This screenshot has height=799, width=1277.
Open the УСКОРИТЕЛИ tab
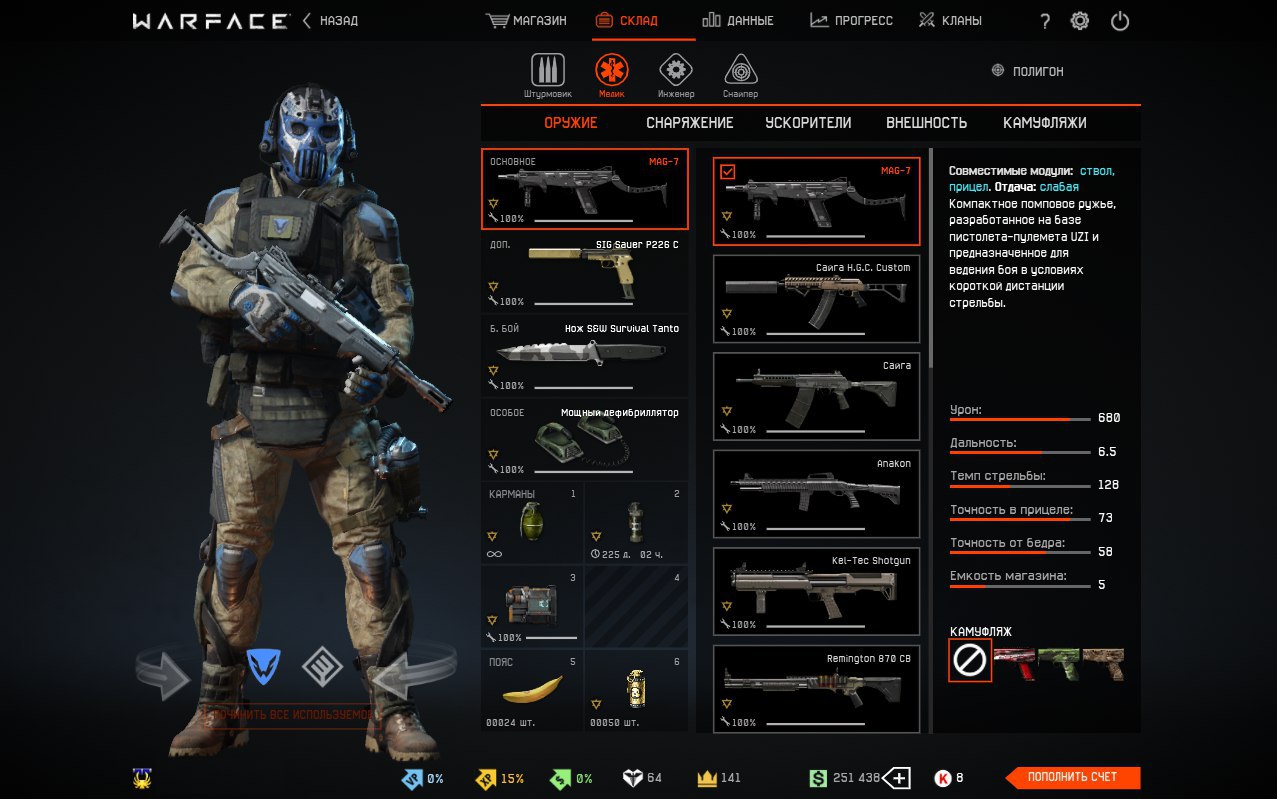click(808, 123)
